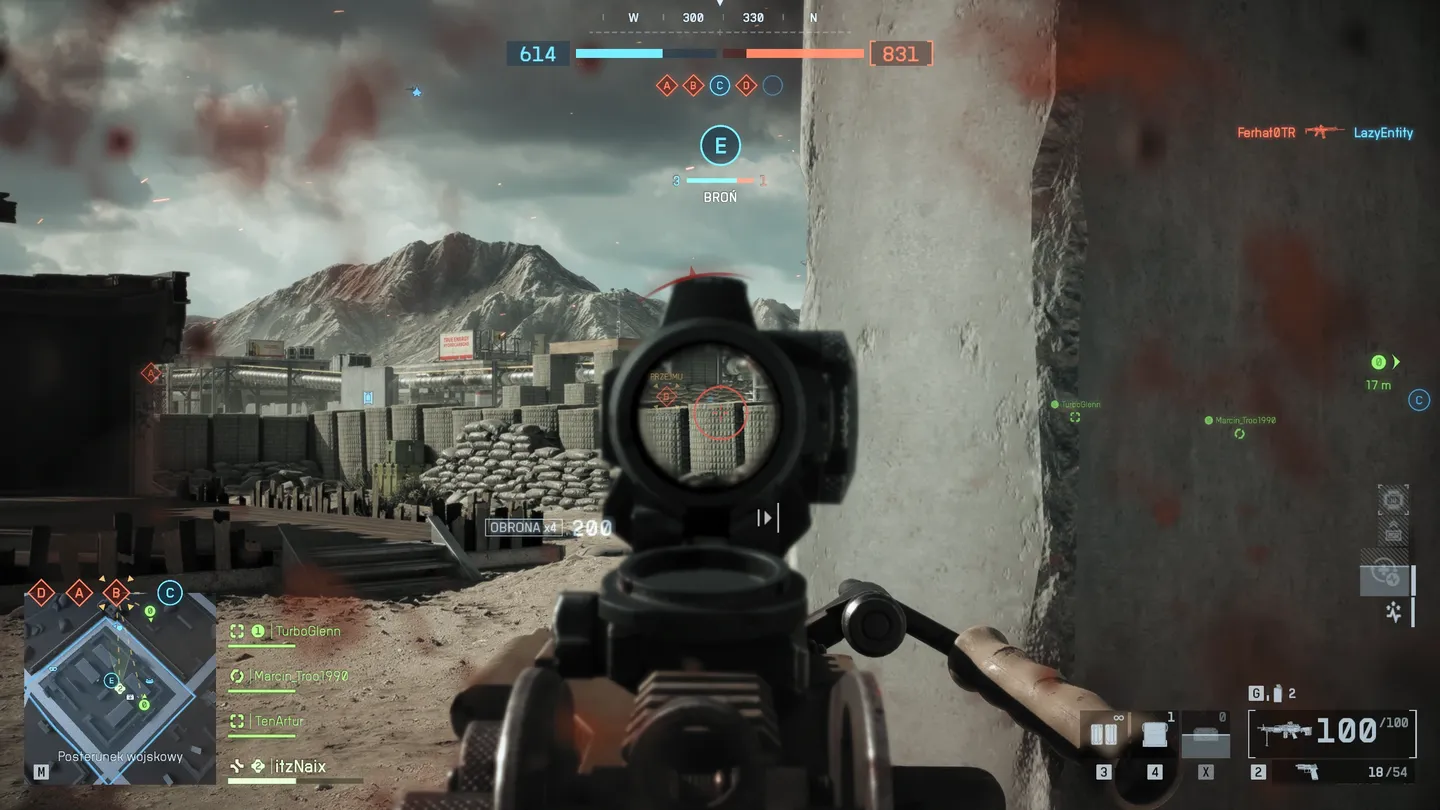The image size is (1440, 810).
Task: Select the depleted gadget slot showing 0
Action: (x=1206, y=737)
